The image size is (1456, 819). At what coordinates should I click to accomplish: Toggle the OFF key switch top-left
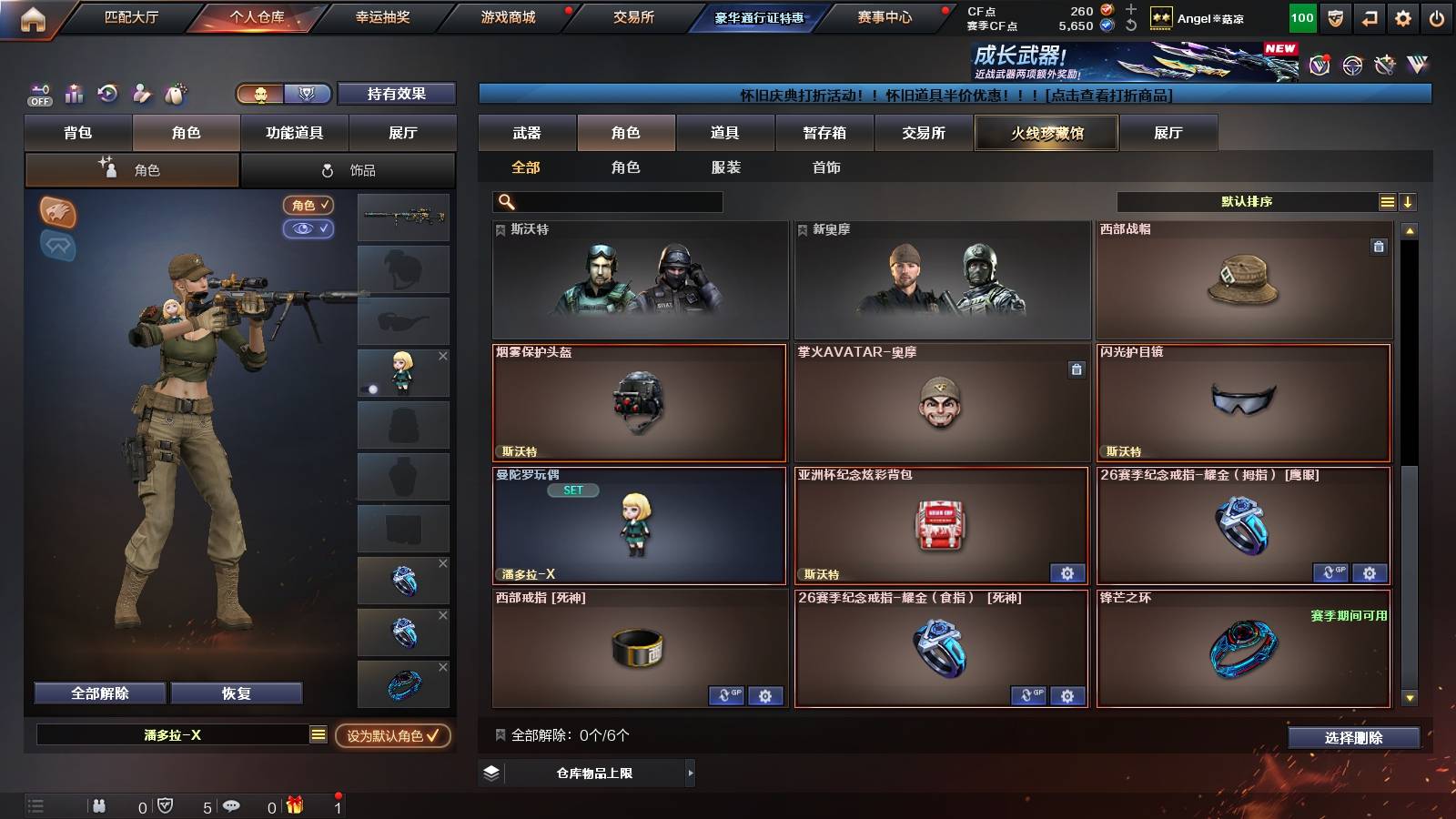[x=38, y=94]
